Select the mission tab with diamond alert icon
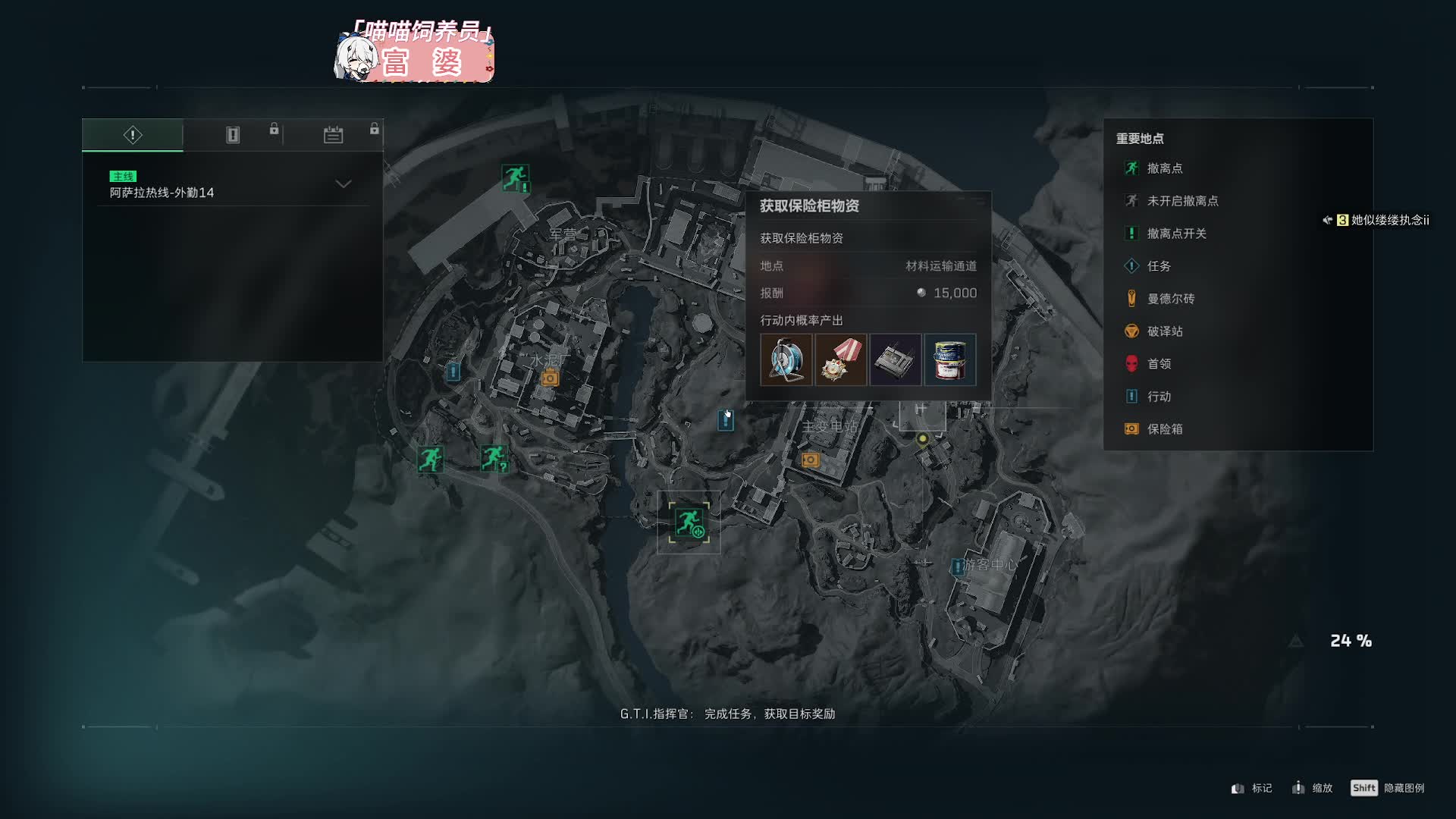Image resolution: width=1456 pixels, height=819 pixels. (133, 135)
